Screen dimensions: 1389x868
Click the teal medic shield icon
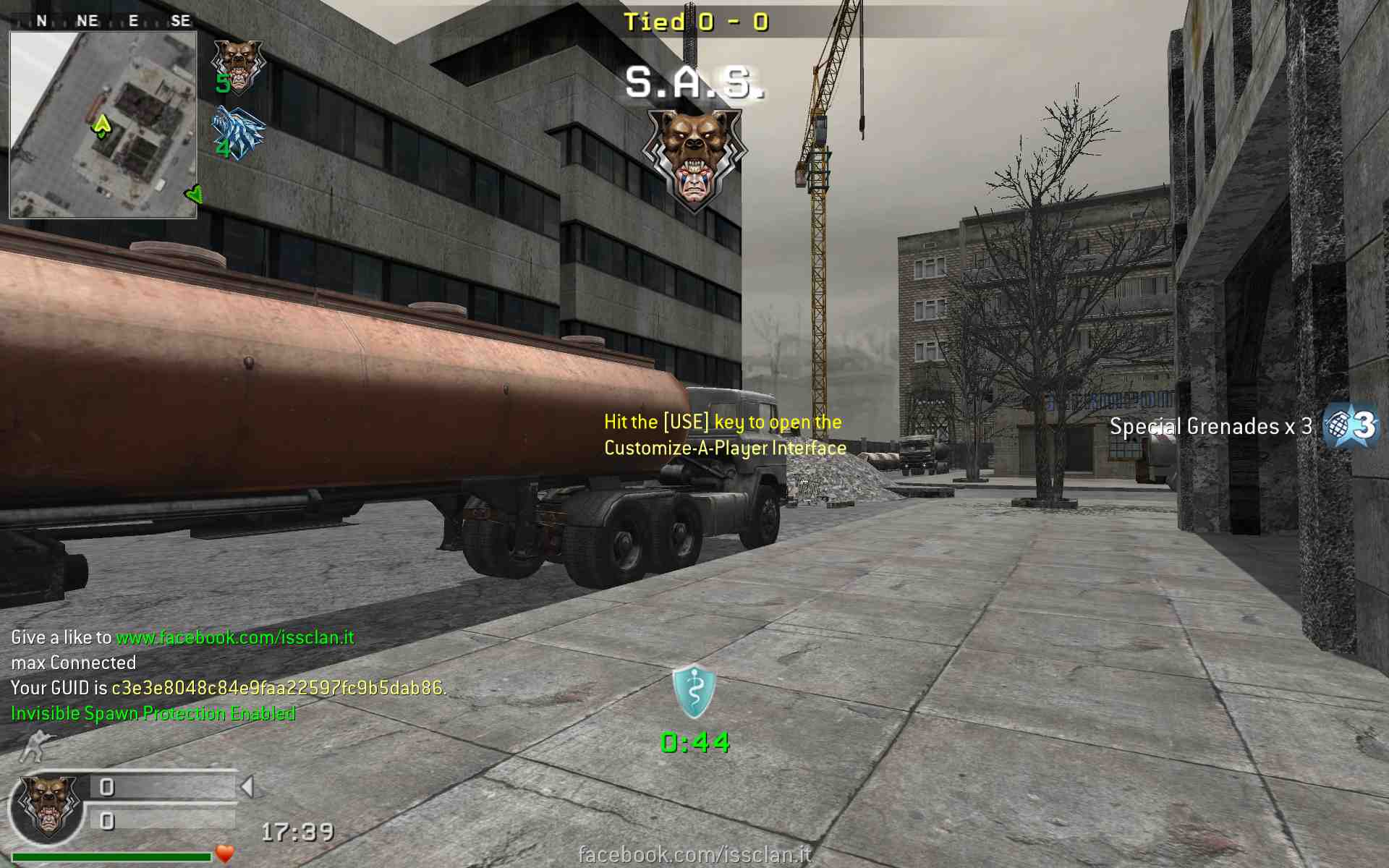point(694,692)
